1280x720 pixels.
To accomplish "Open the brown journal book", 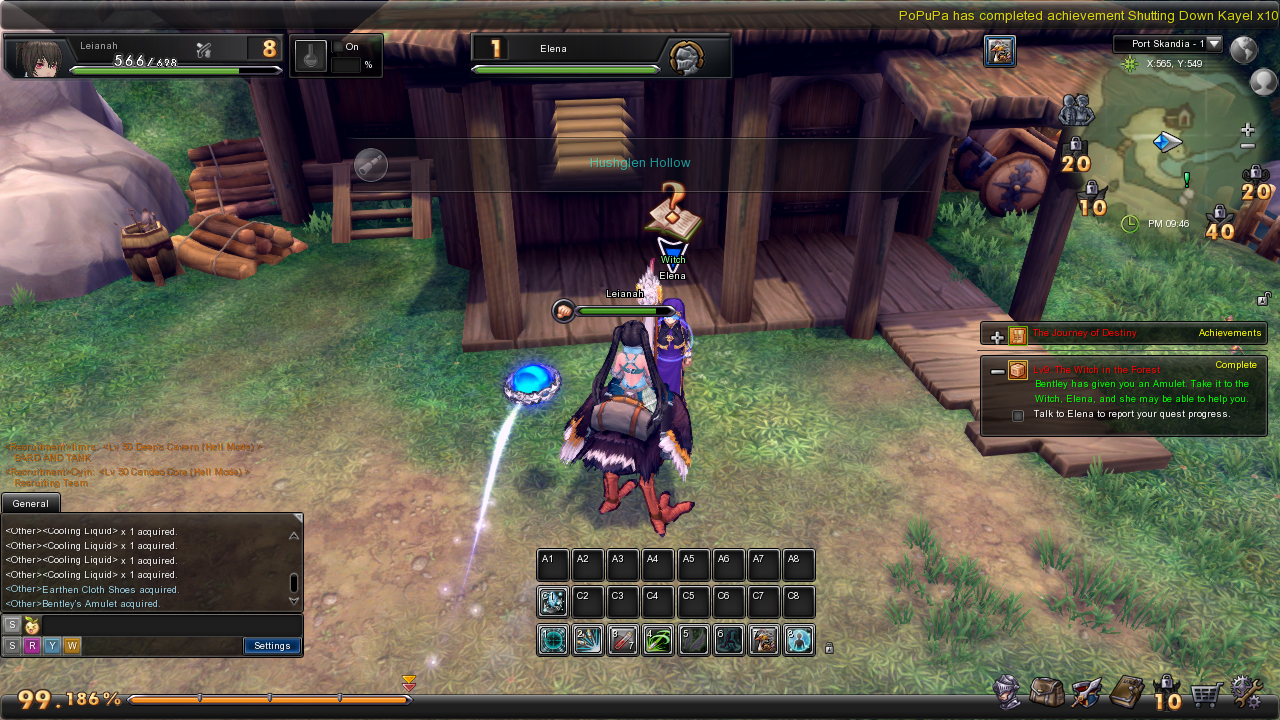I will (x=1127, y=692).
